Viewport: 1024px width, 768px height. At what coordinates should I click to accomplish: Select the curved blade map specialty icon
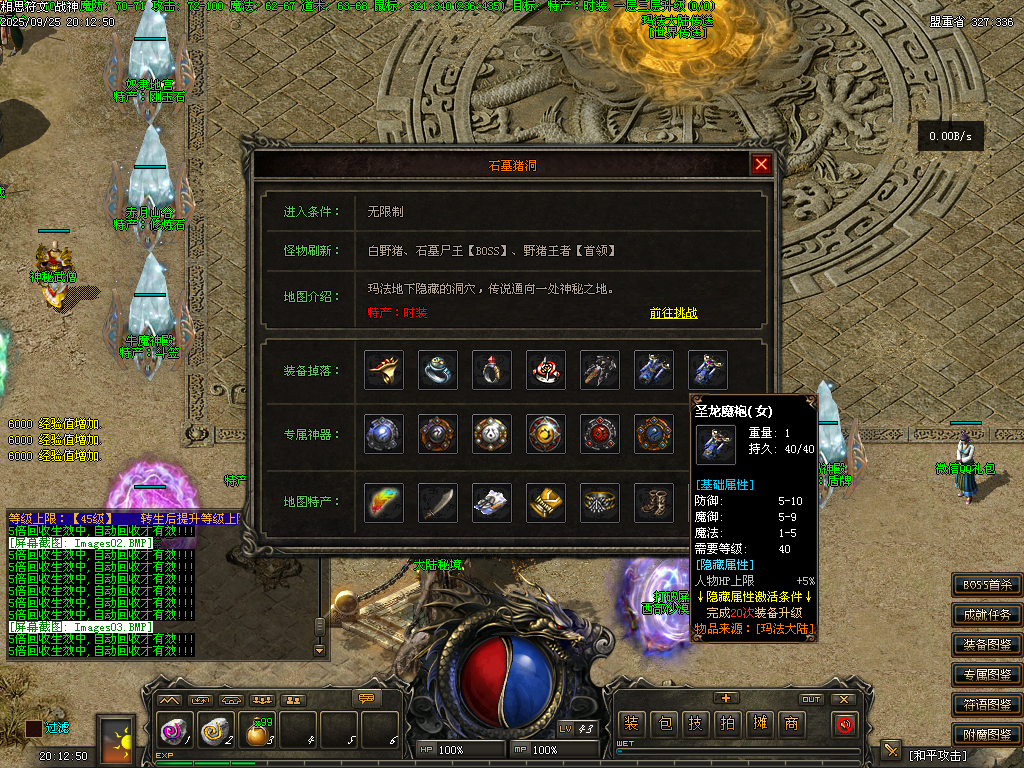[x=438, y=502]
